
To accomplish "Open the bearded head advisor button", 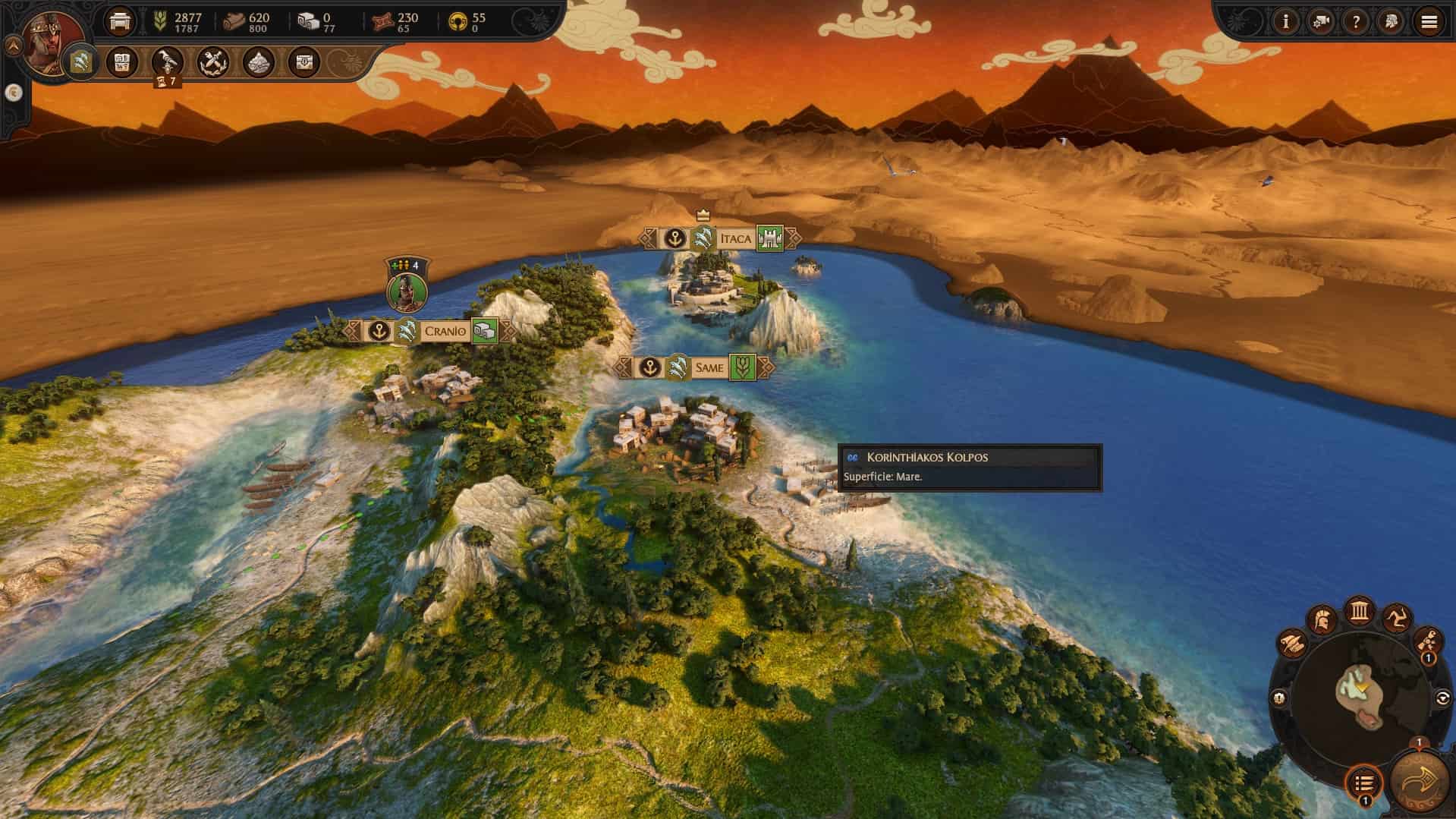I will tap(1392, 22).
